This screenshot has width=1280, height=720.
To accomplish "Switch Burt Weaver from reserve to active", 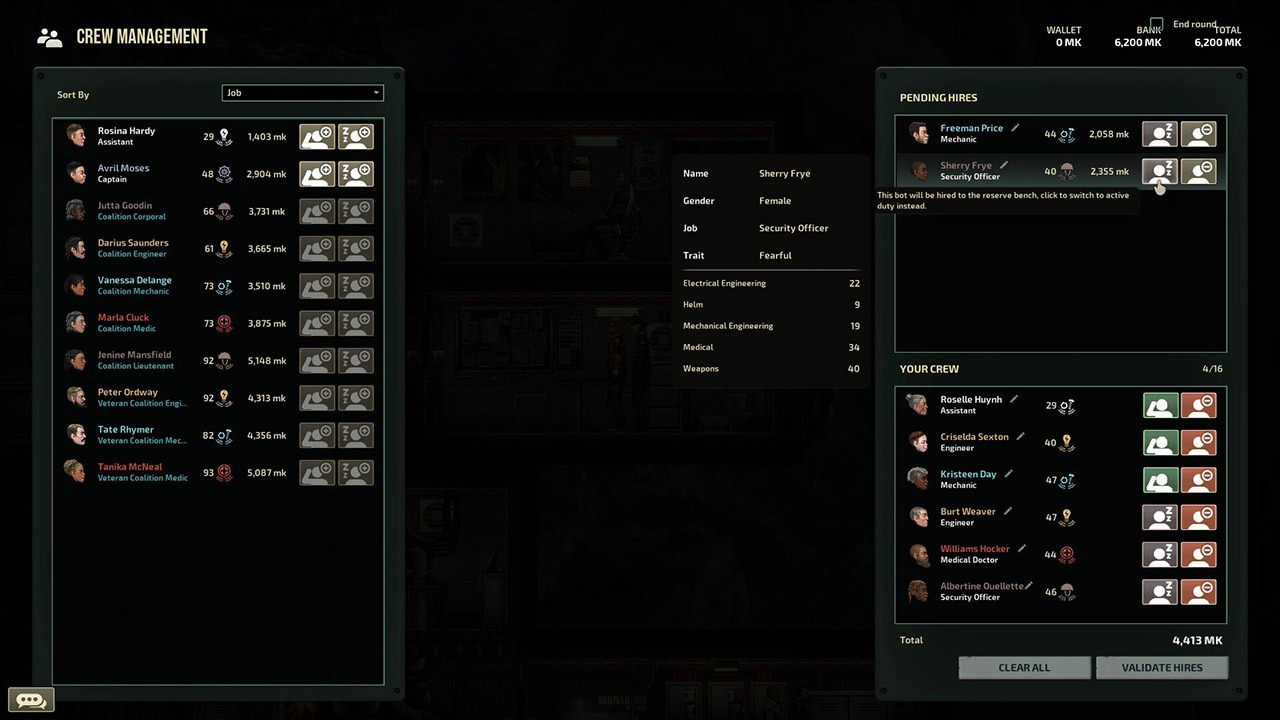I will [x=1160, y=517].
